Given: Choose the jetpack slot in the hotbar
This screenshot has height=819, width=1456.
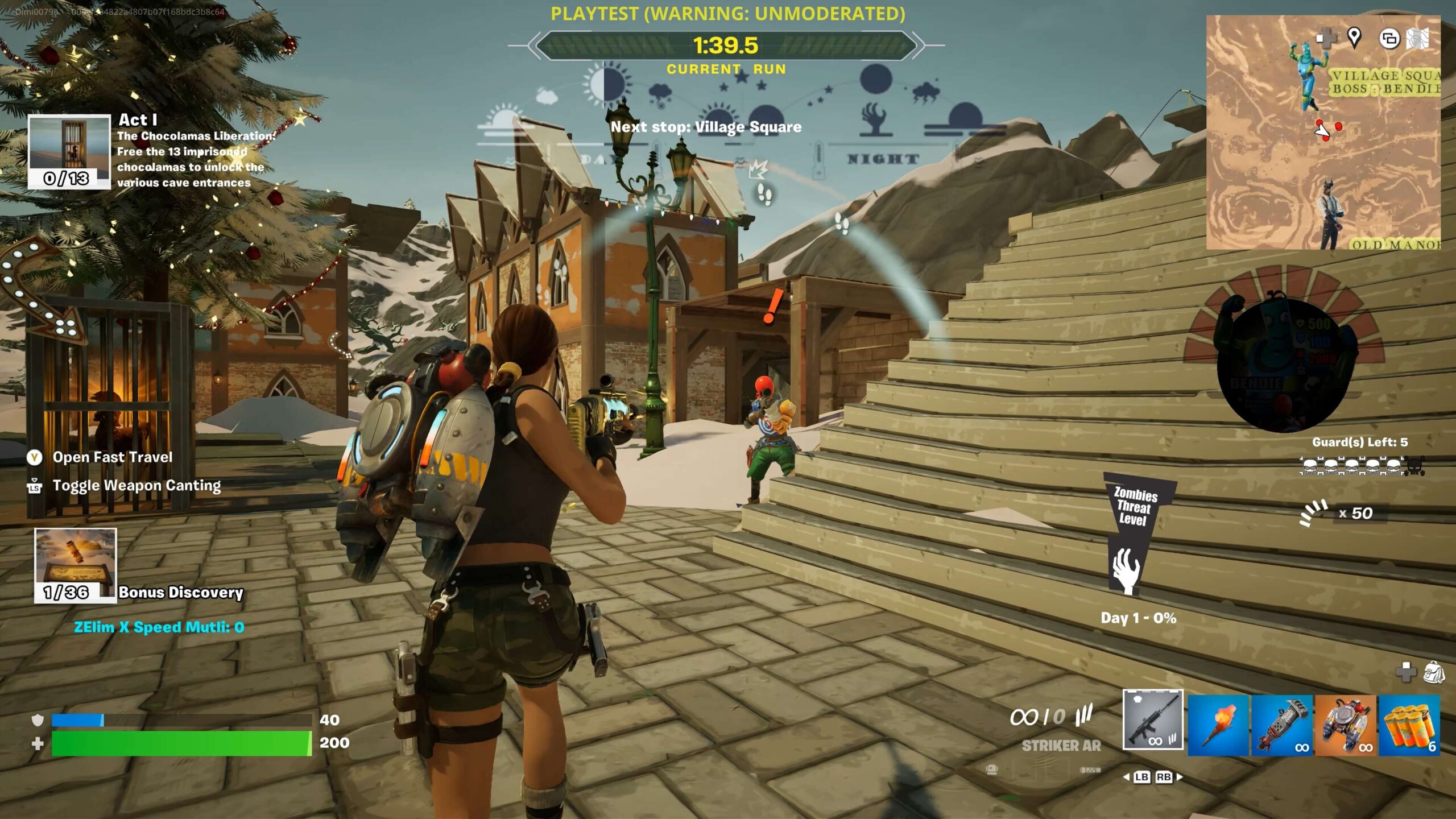Looking at the screenshot, I should point(1346,725).
